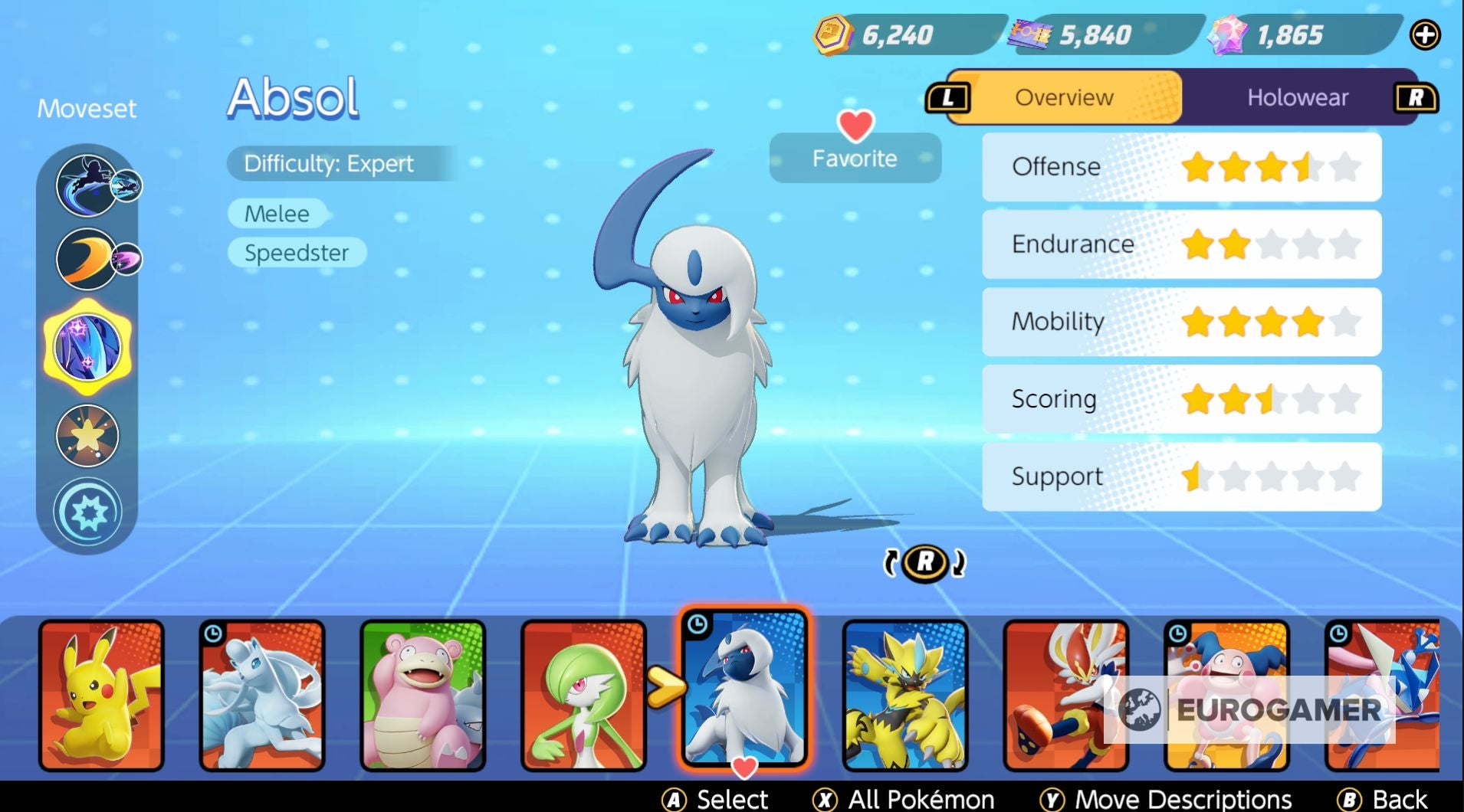This screenshot has height=812, width=1464.
Task: Select the highlighted Unite move icon
Action: [87, 346]
